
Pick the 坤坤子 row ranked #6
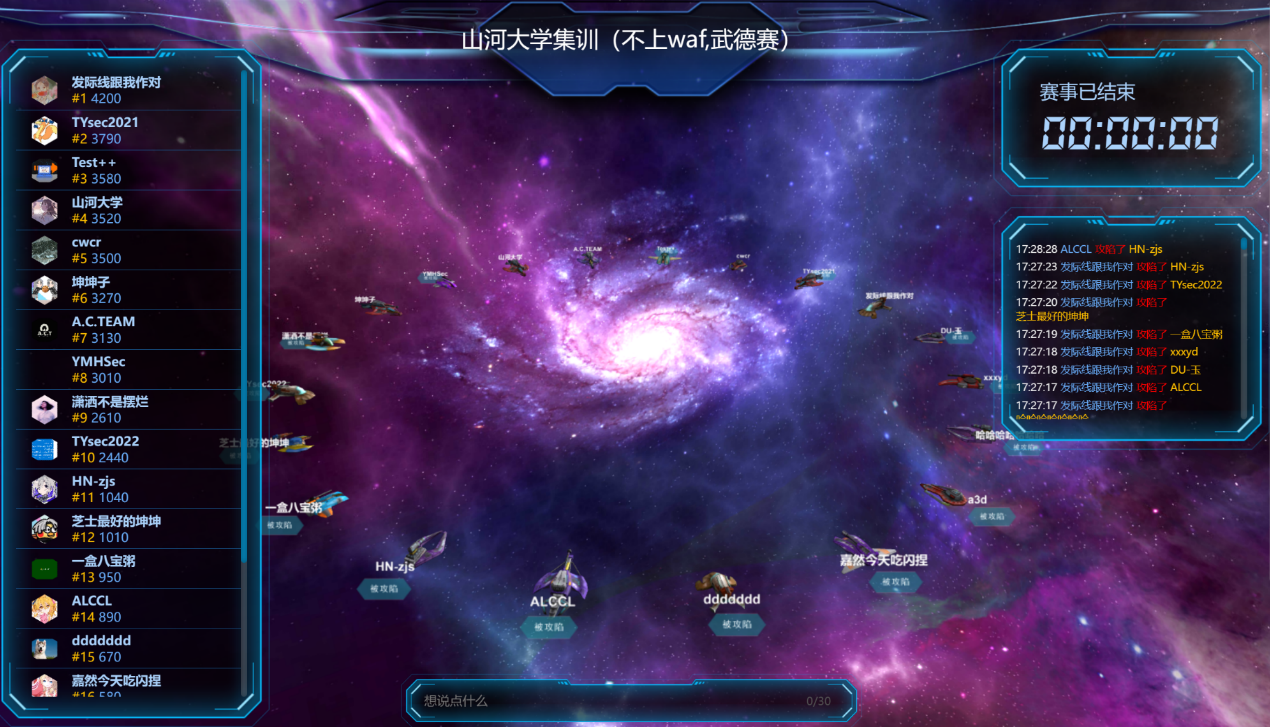(130, 290)
